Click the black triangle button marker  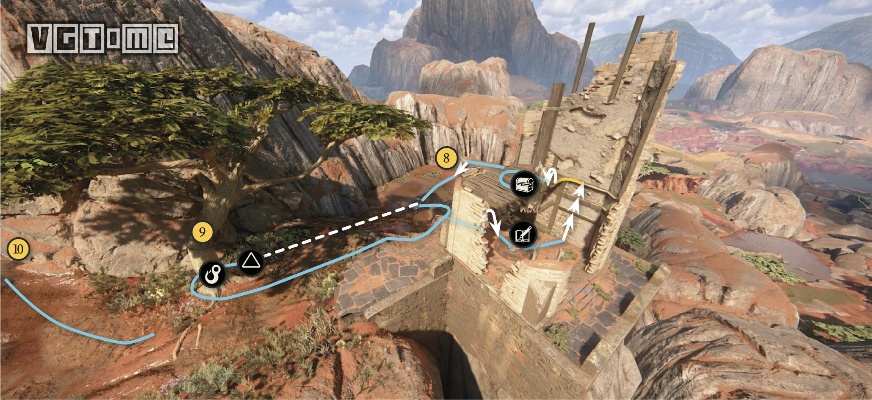pyautogui.click(x=249, y=264)
